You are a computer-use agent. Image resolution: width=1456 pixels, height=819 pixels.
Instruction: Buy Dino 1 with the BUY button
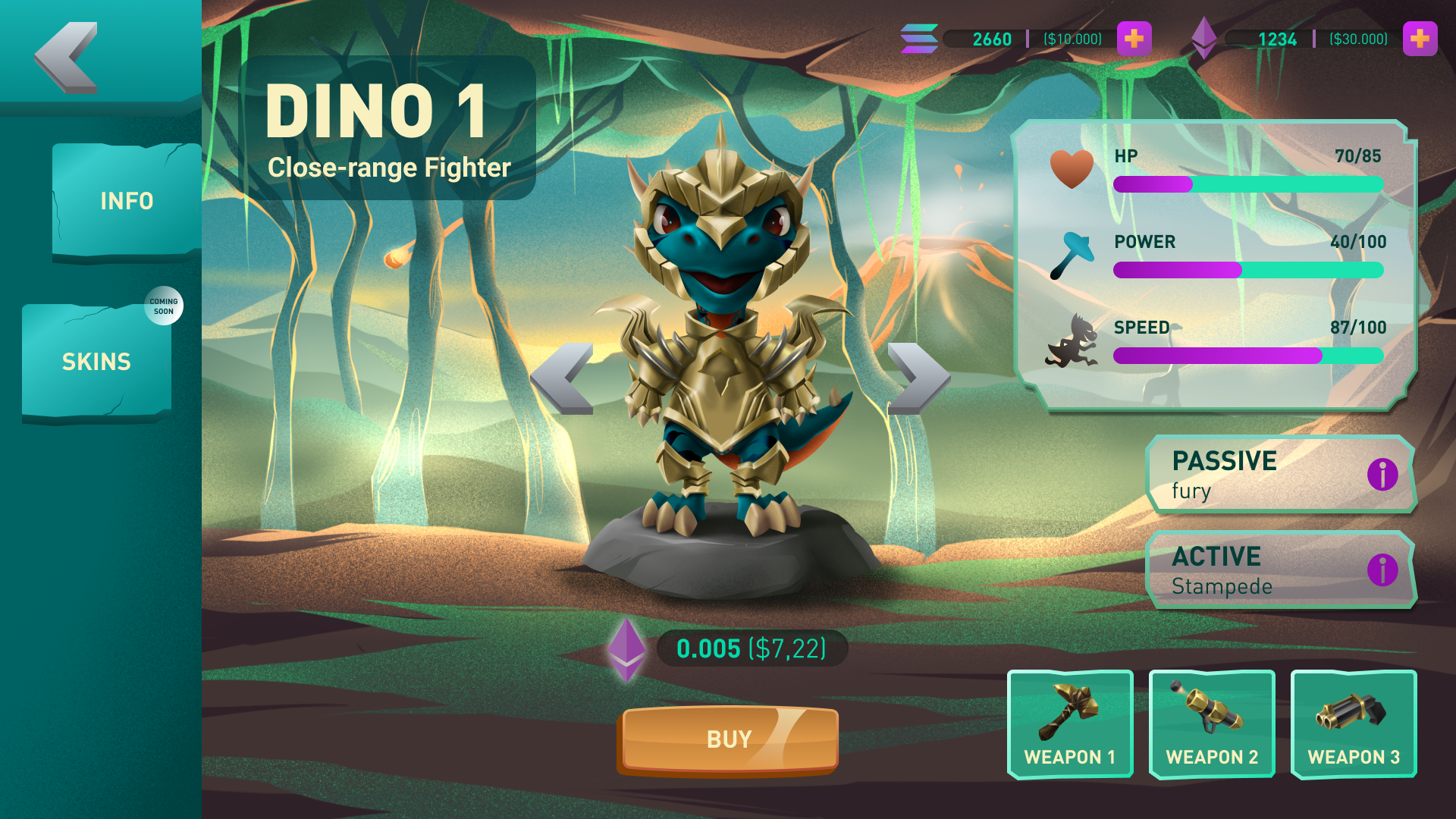click(x=729, y=739)
